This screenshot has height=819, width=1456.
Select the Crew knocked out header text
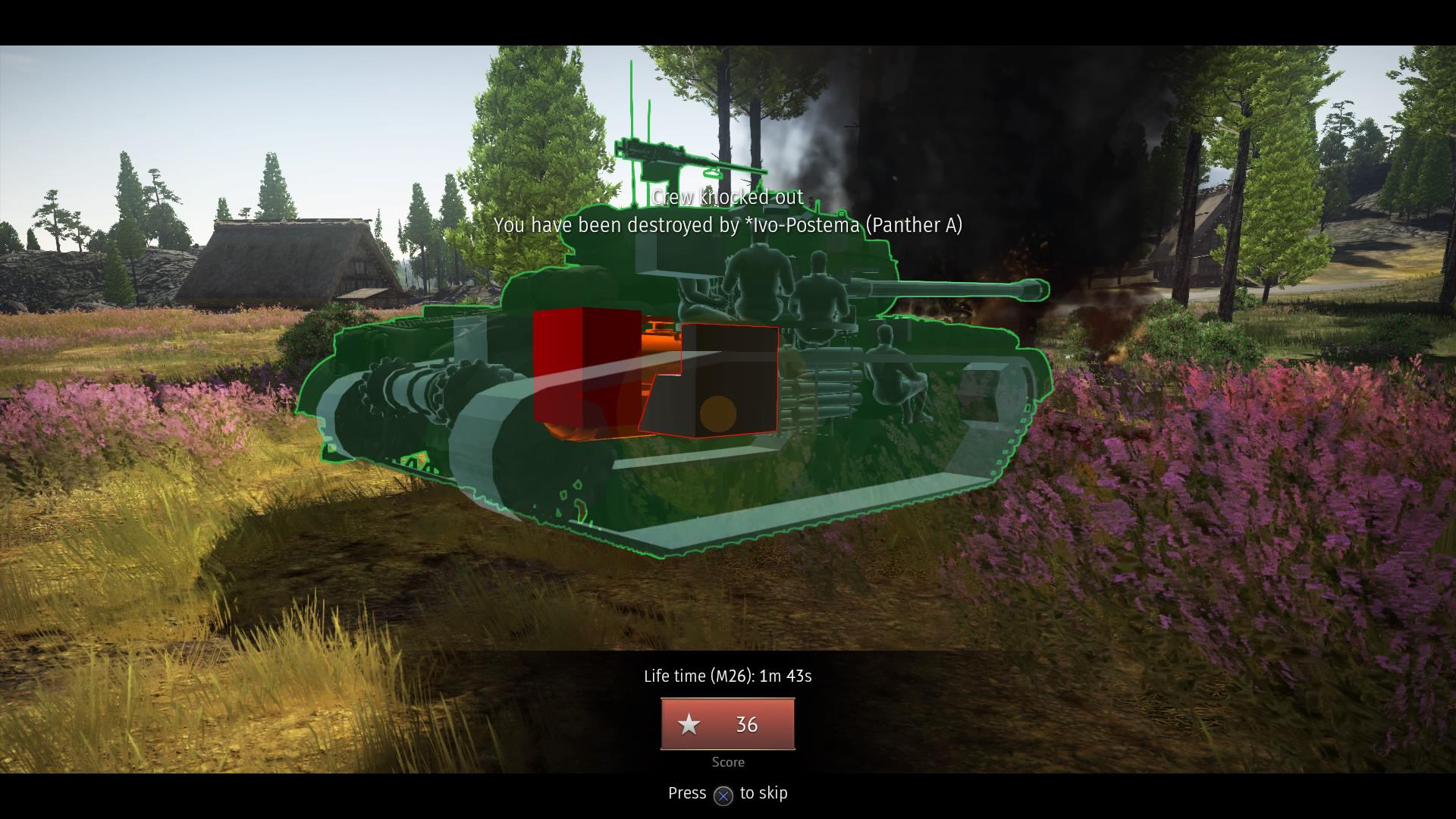tap(726, 196)
